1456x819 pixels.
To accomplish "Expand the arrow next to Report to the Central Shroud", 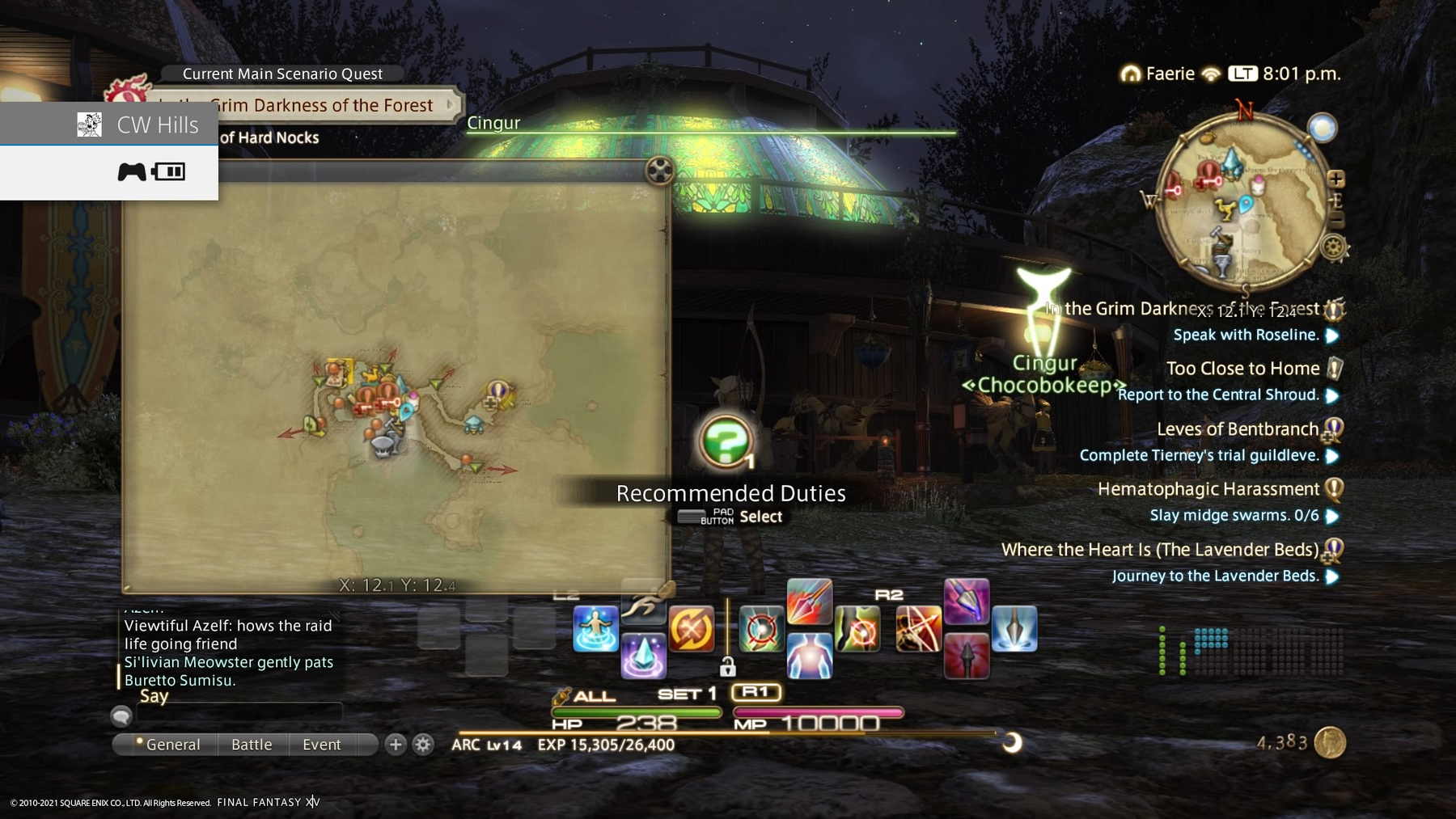I will [1331, 395].
